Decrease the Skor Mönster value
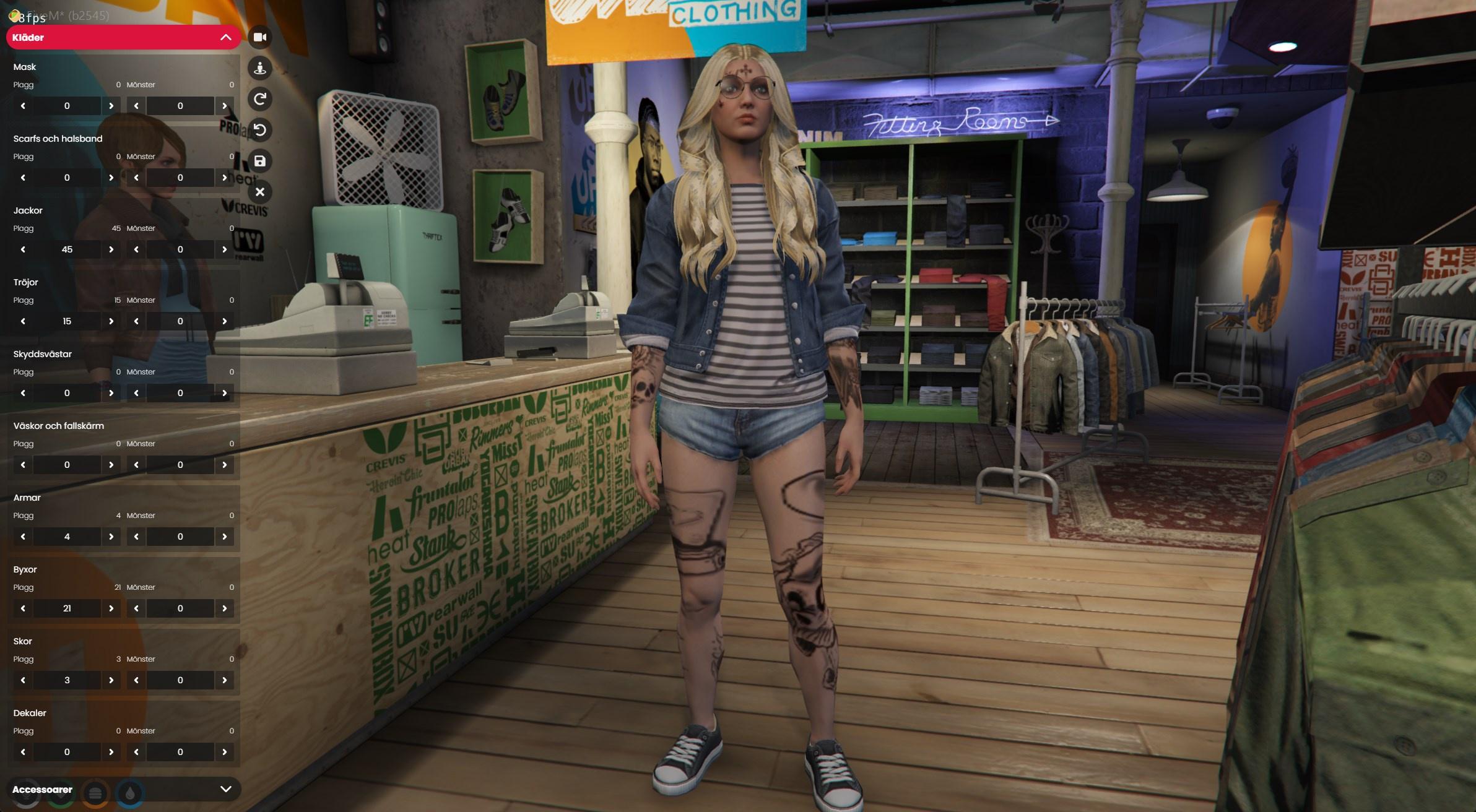This screenshot has height=812, width=1476. 136,680
